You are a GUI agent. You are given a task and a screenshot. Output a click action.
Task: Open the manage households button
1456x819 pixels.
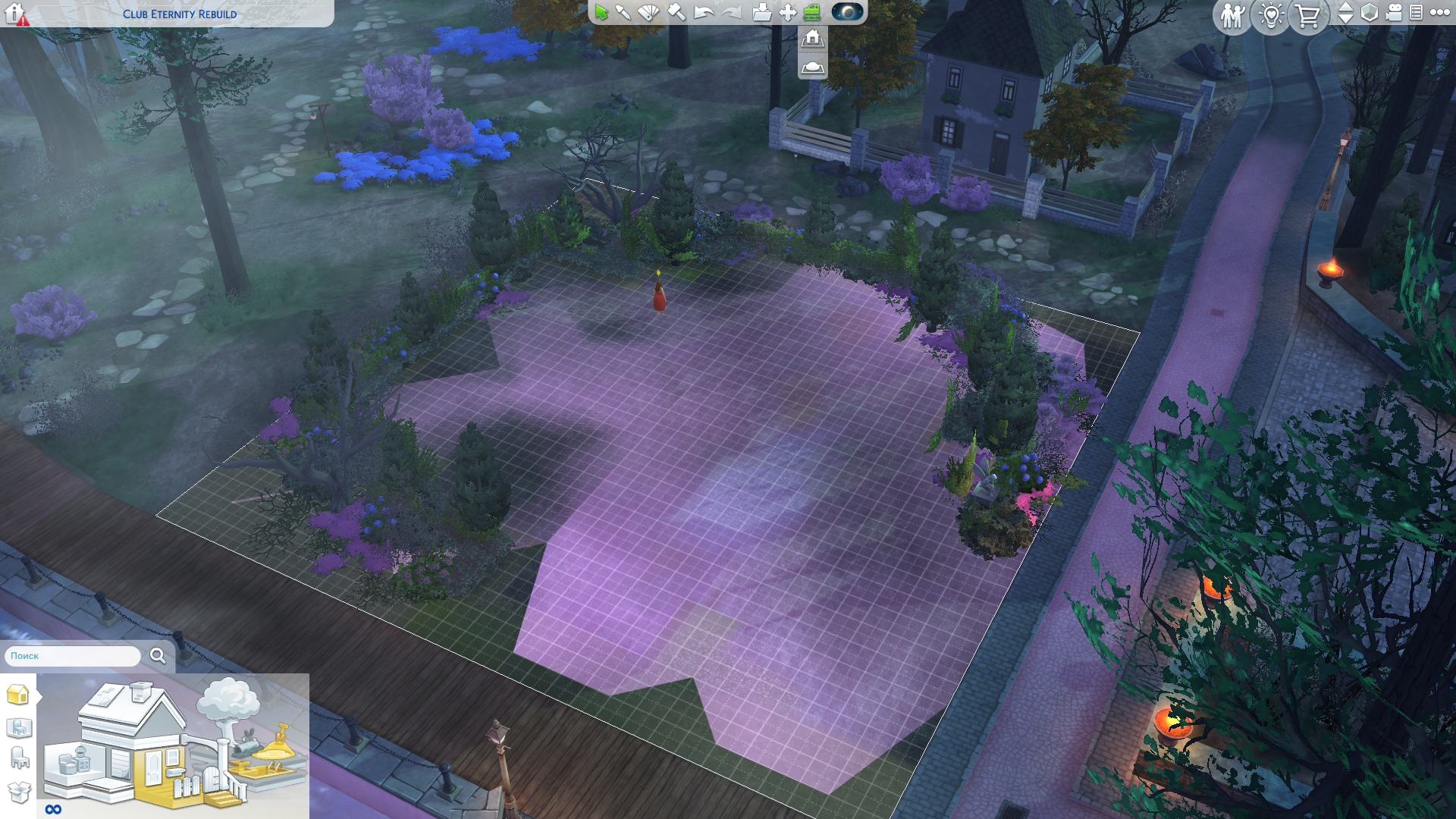(1232, 15)
